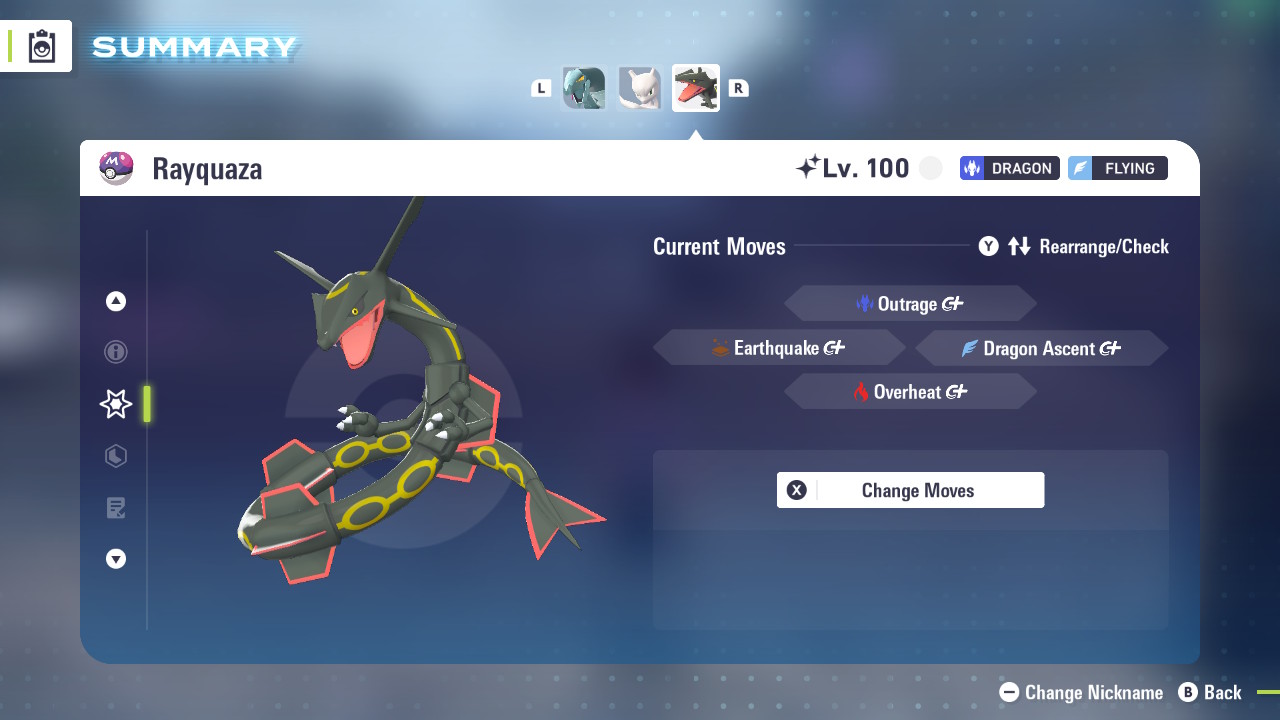
Task: Select the Dragon Ascent move
Action: [1040, 348]
